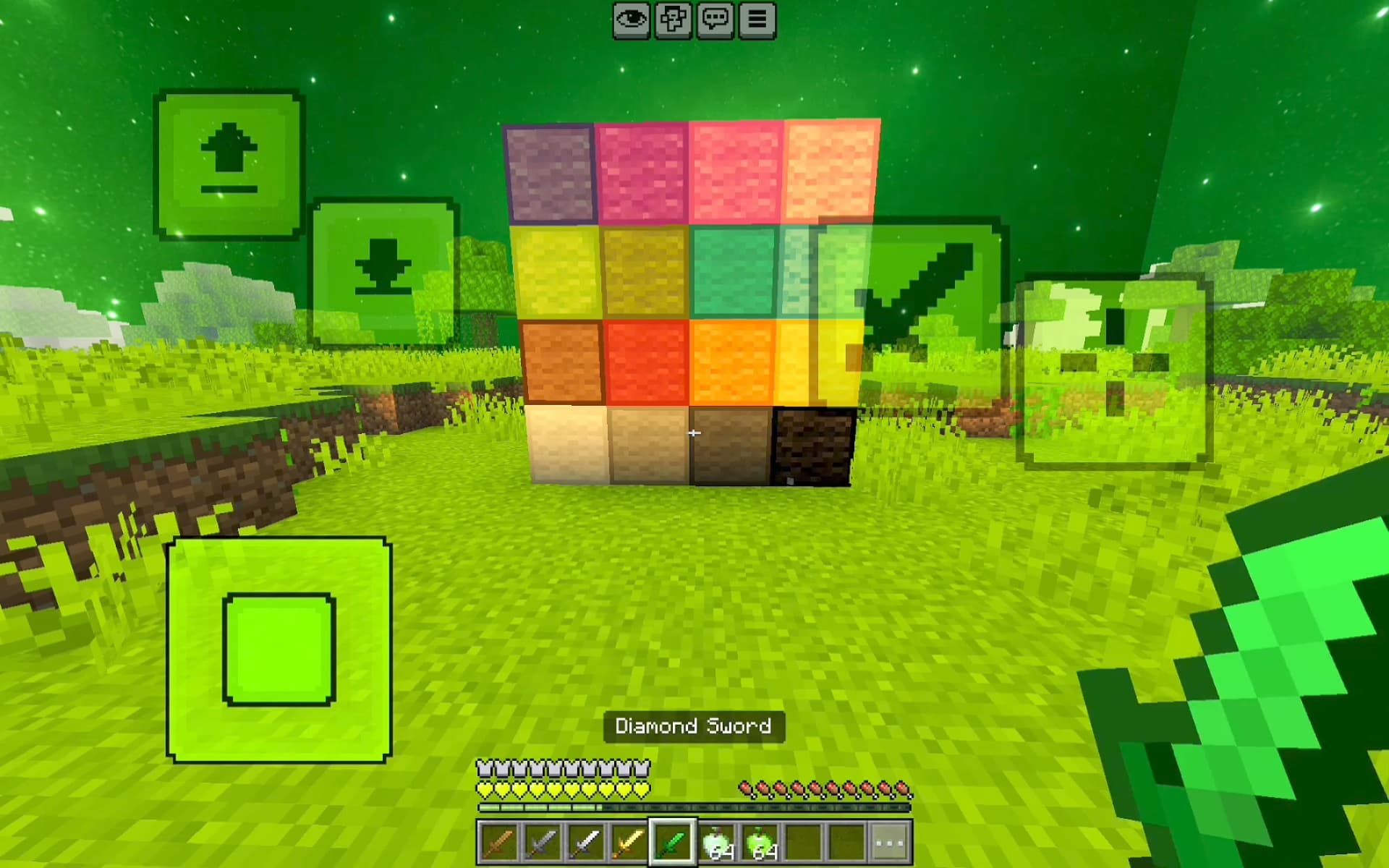The image size is (1389, 868).
Task: Open chat using the speech bubble icon
Action: click(x=715, y=20)
